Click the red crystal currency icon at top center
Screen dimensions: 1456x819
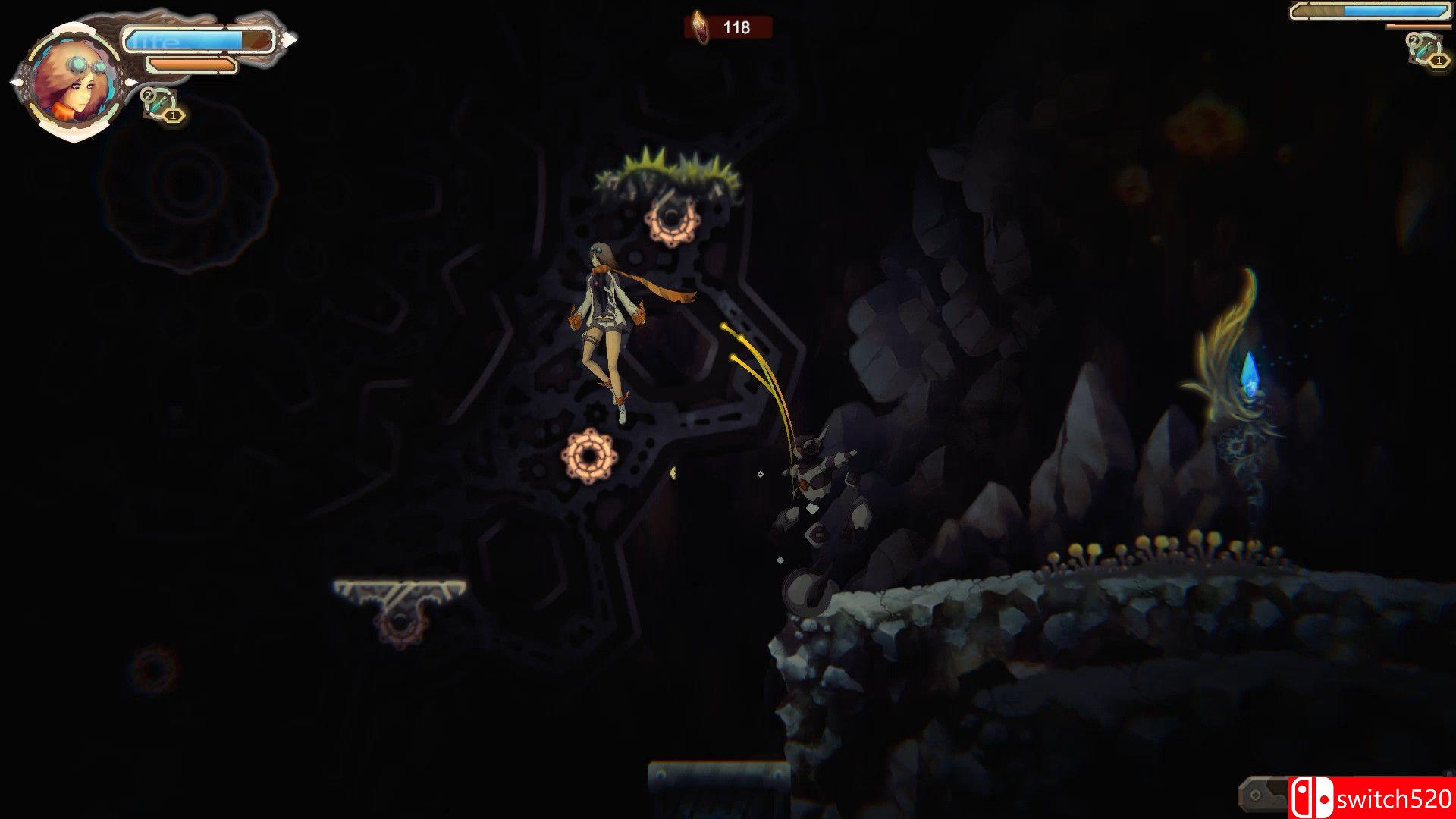click(699, 28)
